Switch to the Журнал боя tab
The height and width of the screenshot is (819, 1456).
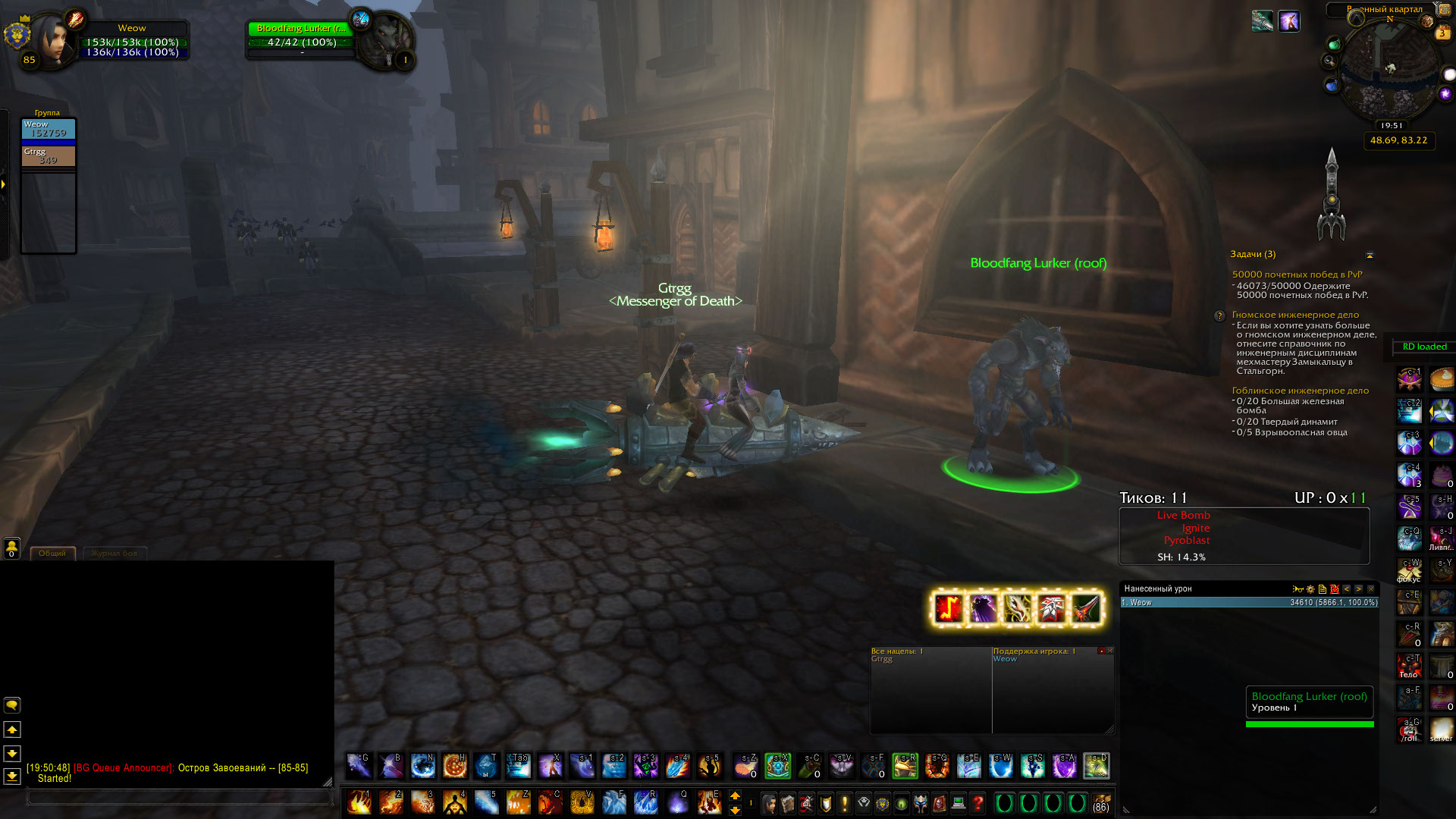115,554
